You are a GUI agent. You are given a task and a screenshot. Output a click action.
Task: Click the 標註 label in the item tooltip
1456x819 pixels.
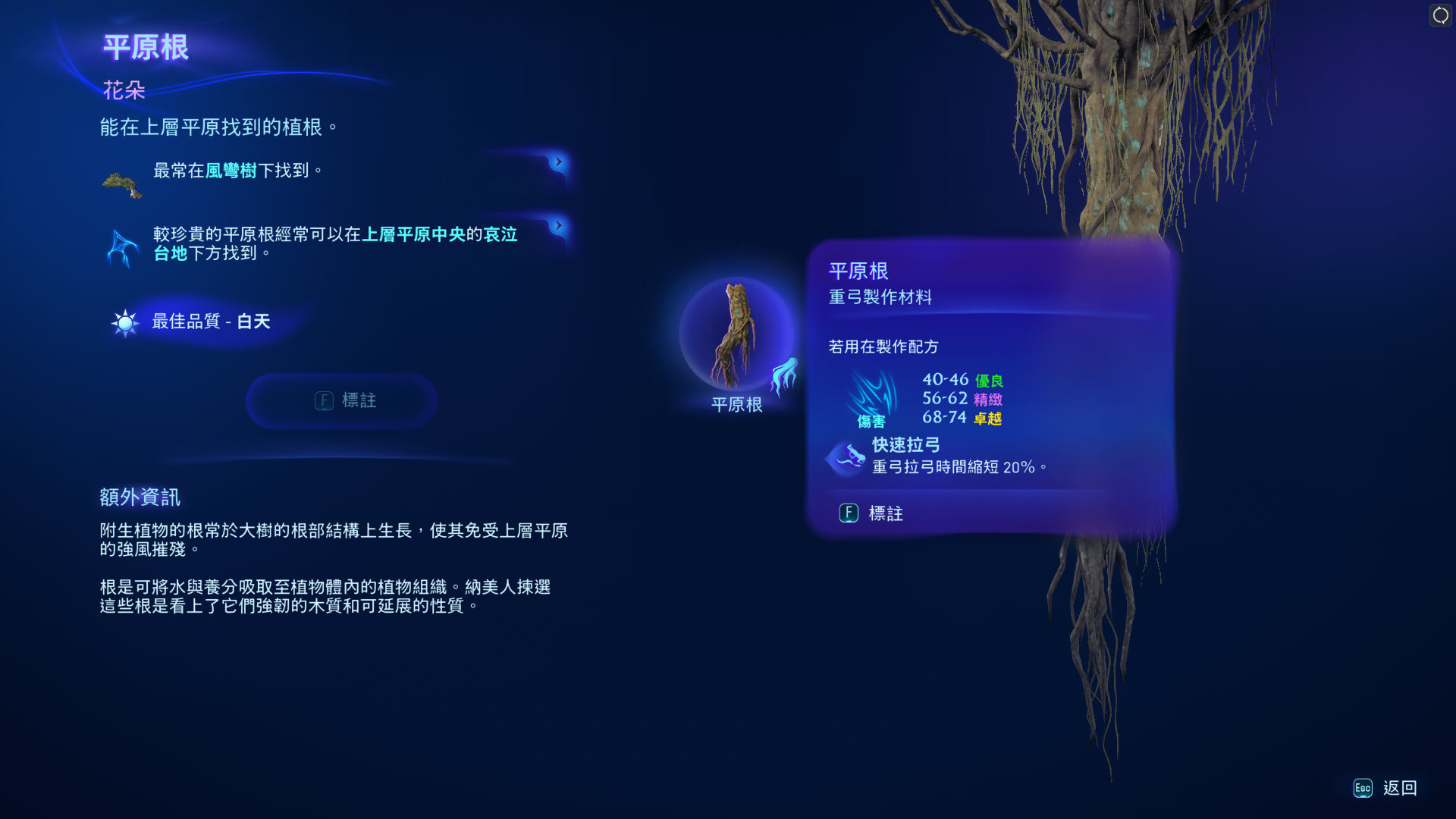point(886,513)
